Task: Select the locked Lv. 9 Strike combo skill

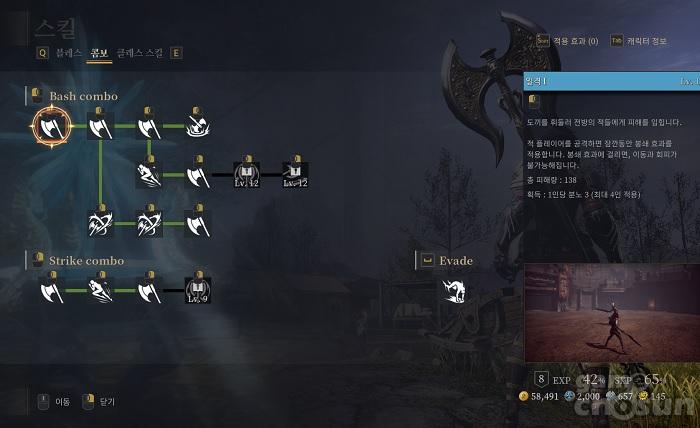Action: click(x=198, y=291)
